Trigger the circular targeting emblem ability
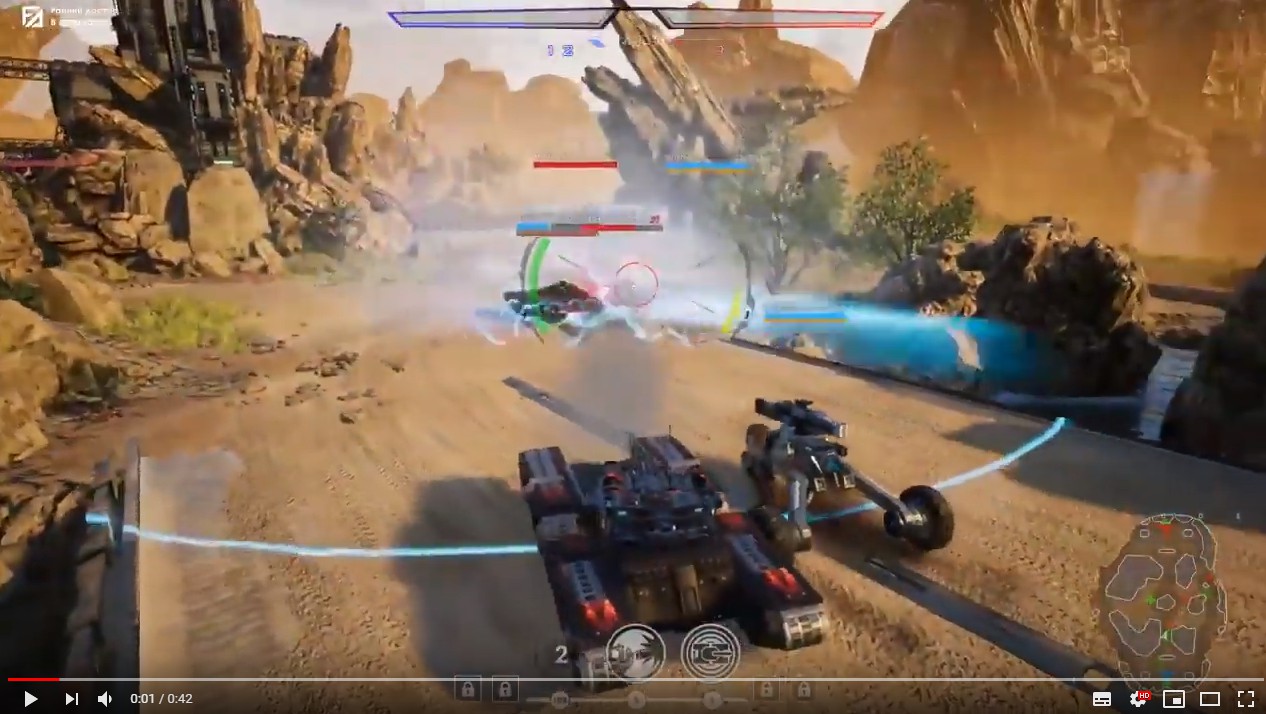The width and height of the screenshot is (1266, 714). (710, 652)
